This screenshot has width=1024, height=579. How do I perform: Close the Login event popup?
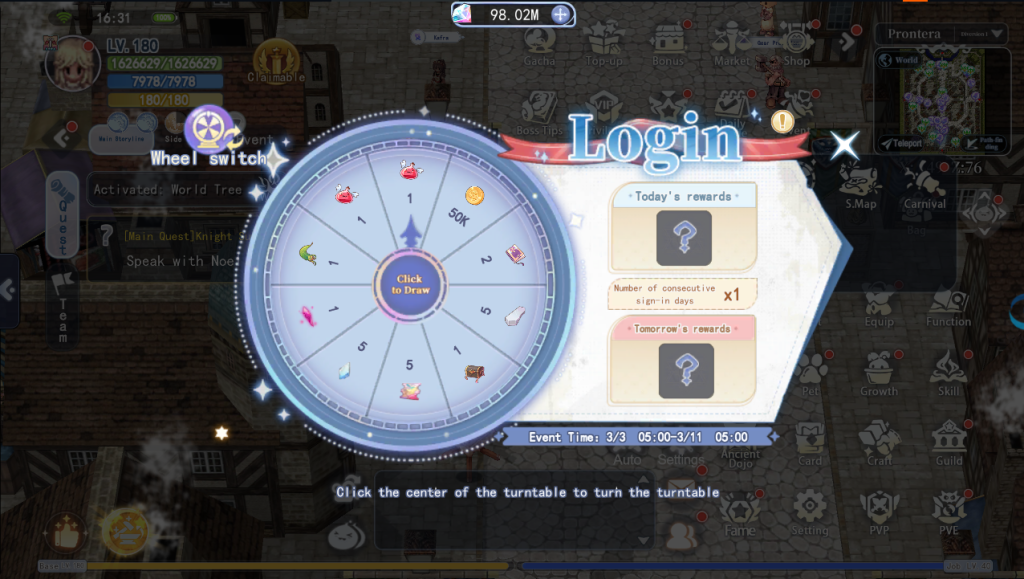pyautogui.click(x=845, y=145)
